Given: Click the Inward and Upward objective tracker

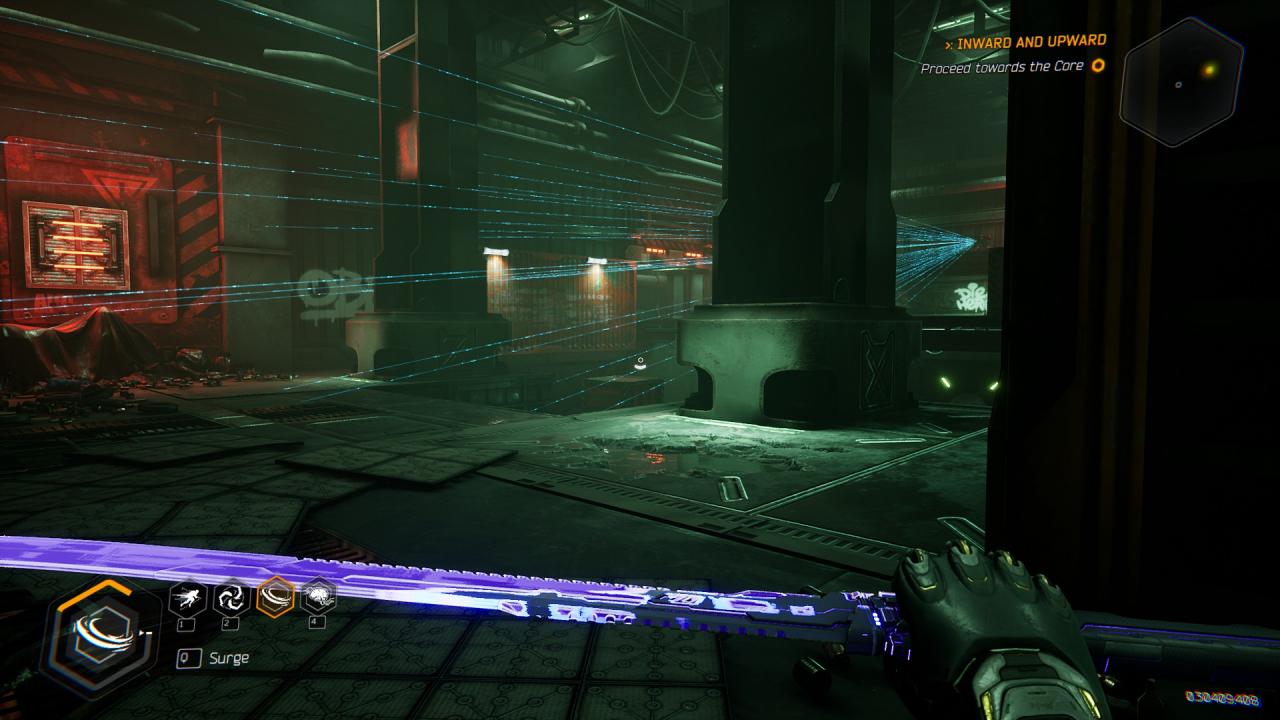Looking at the screenshot, I should click(1030, 42).
